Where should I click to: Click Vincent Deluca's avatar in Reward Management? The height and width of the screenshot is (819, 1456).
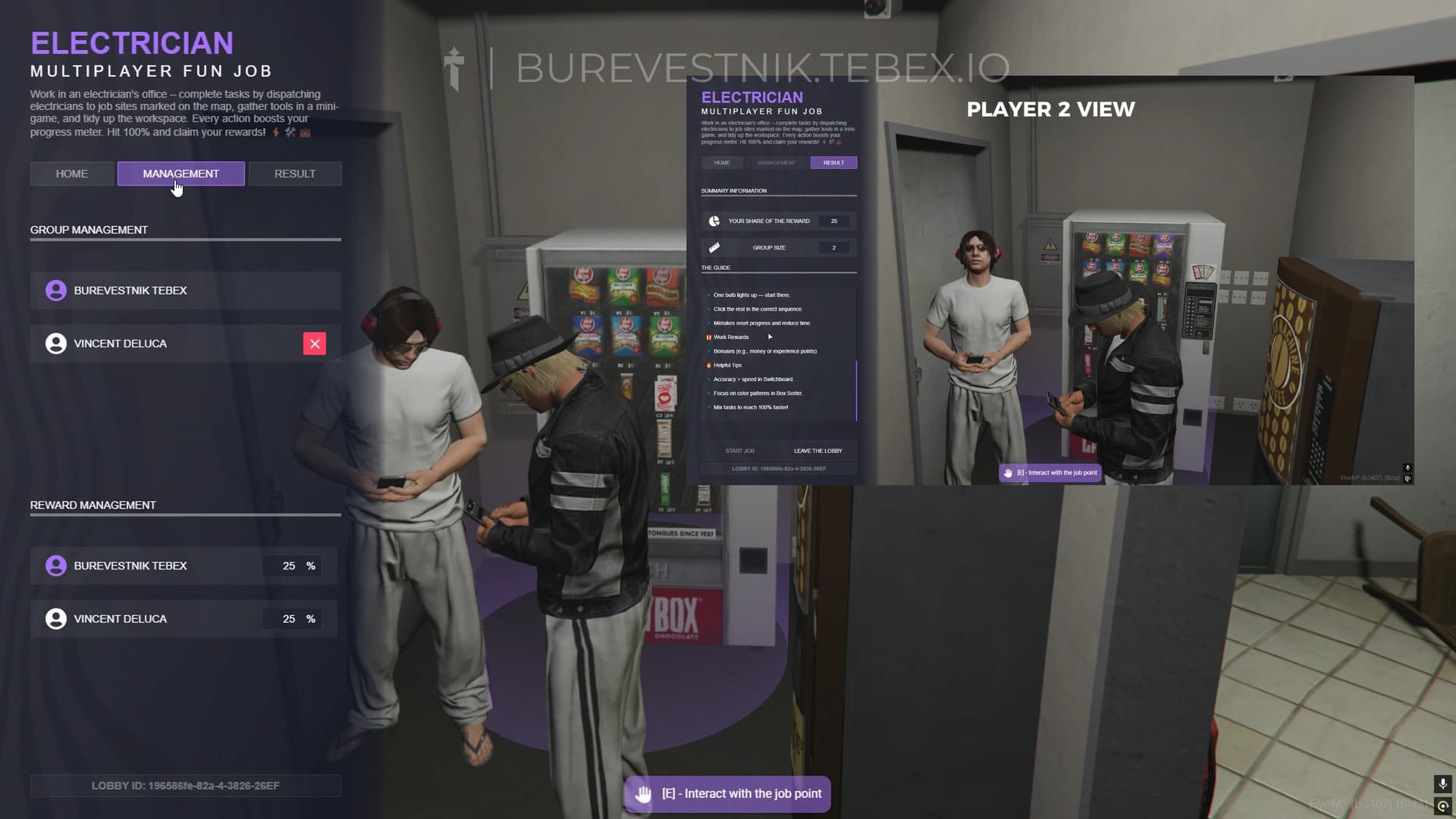[x=55, y=618]
